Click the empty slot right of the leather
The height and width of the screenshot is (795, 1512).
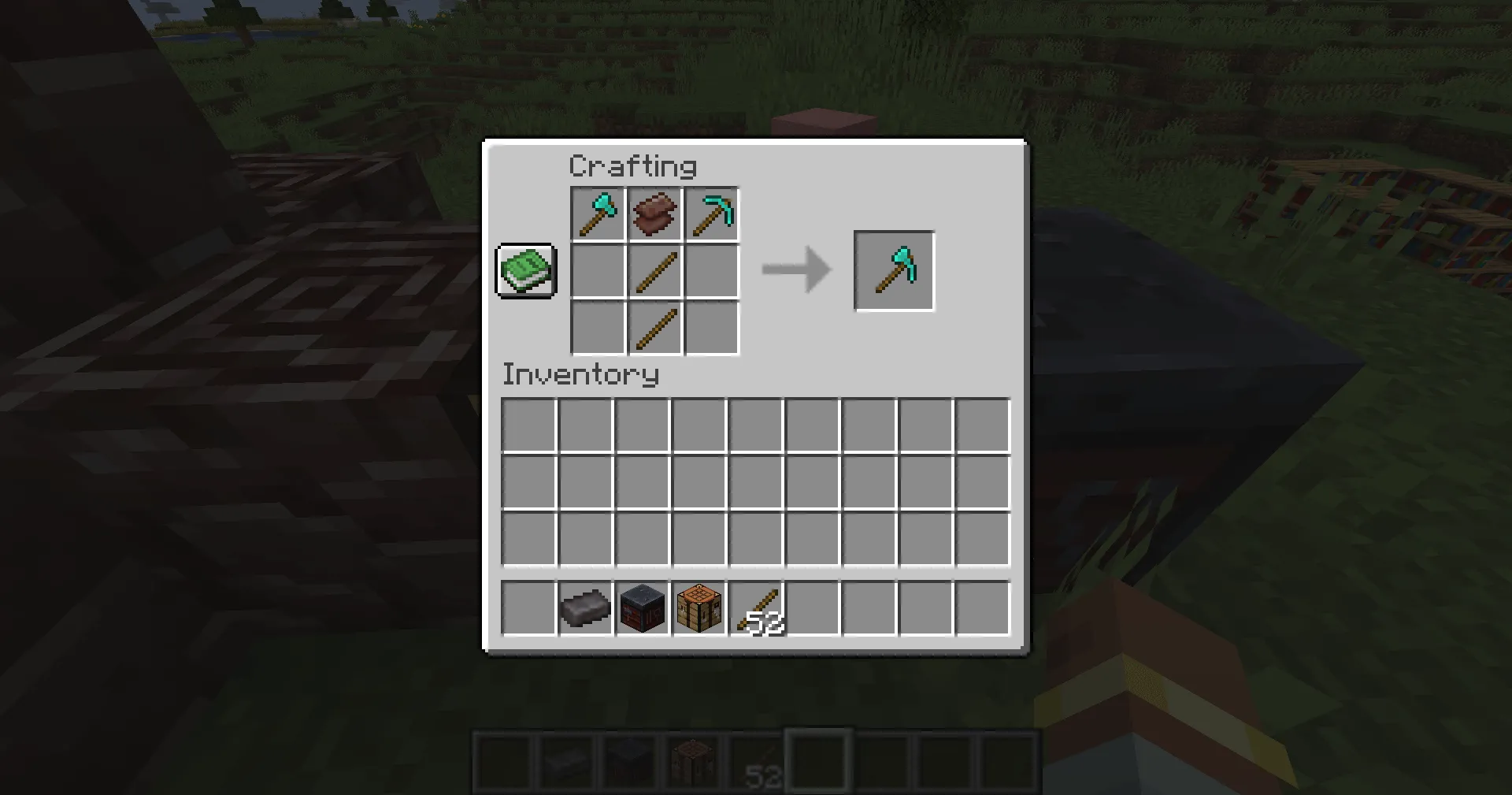[x=712, y=270]
